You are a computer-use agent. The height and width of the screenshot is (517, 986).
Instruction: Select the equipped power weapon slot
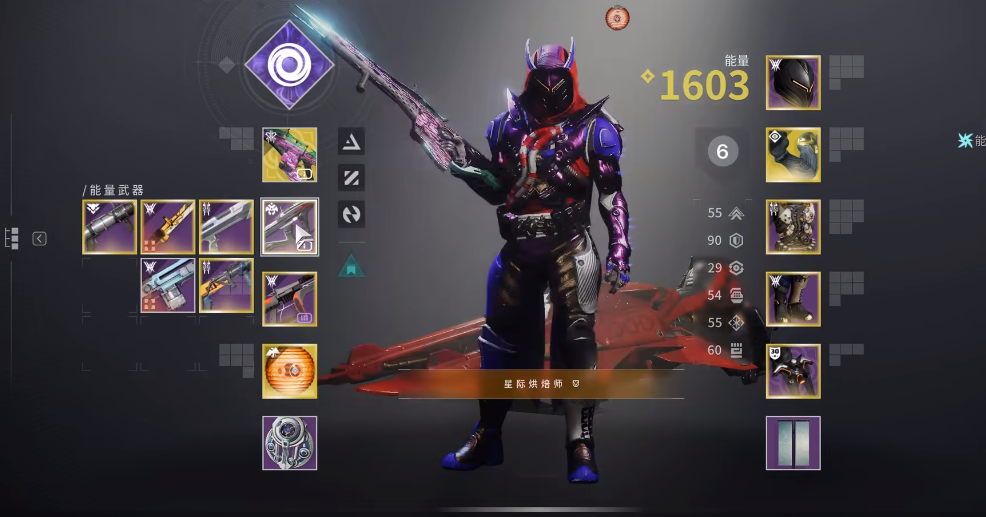tap(290, 299)
